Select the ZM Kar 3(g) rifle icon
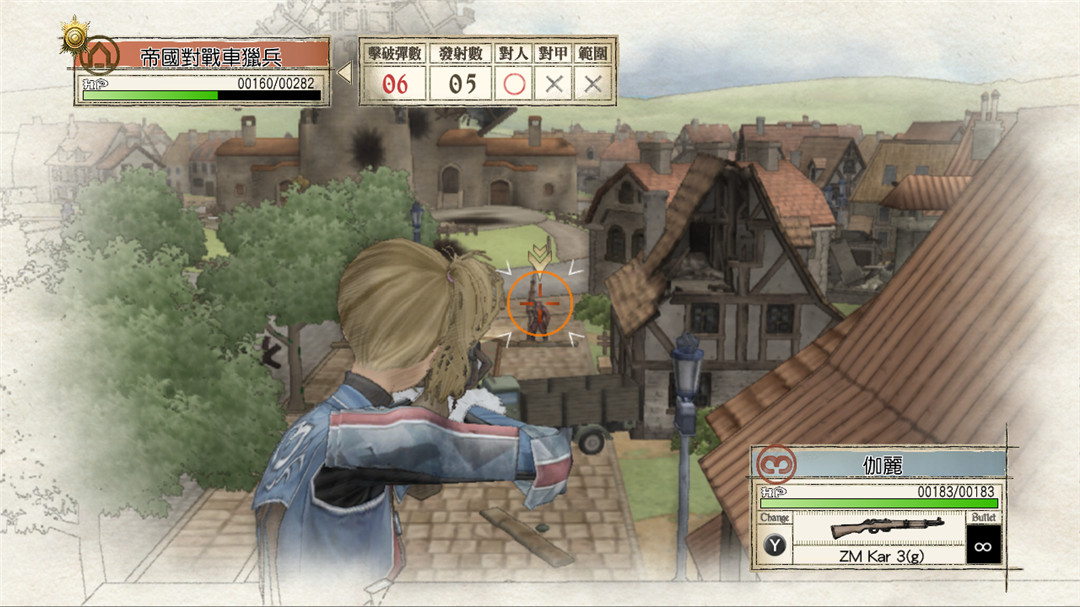The width and height of the screenshot is (1080, 607). pos(873,526)
